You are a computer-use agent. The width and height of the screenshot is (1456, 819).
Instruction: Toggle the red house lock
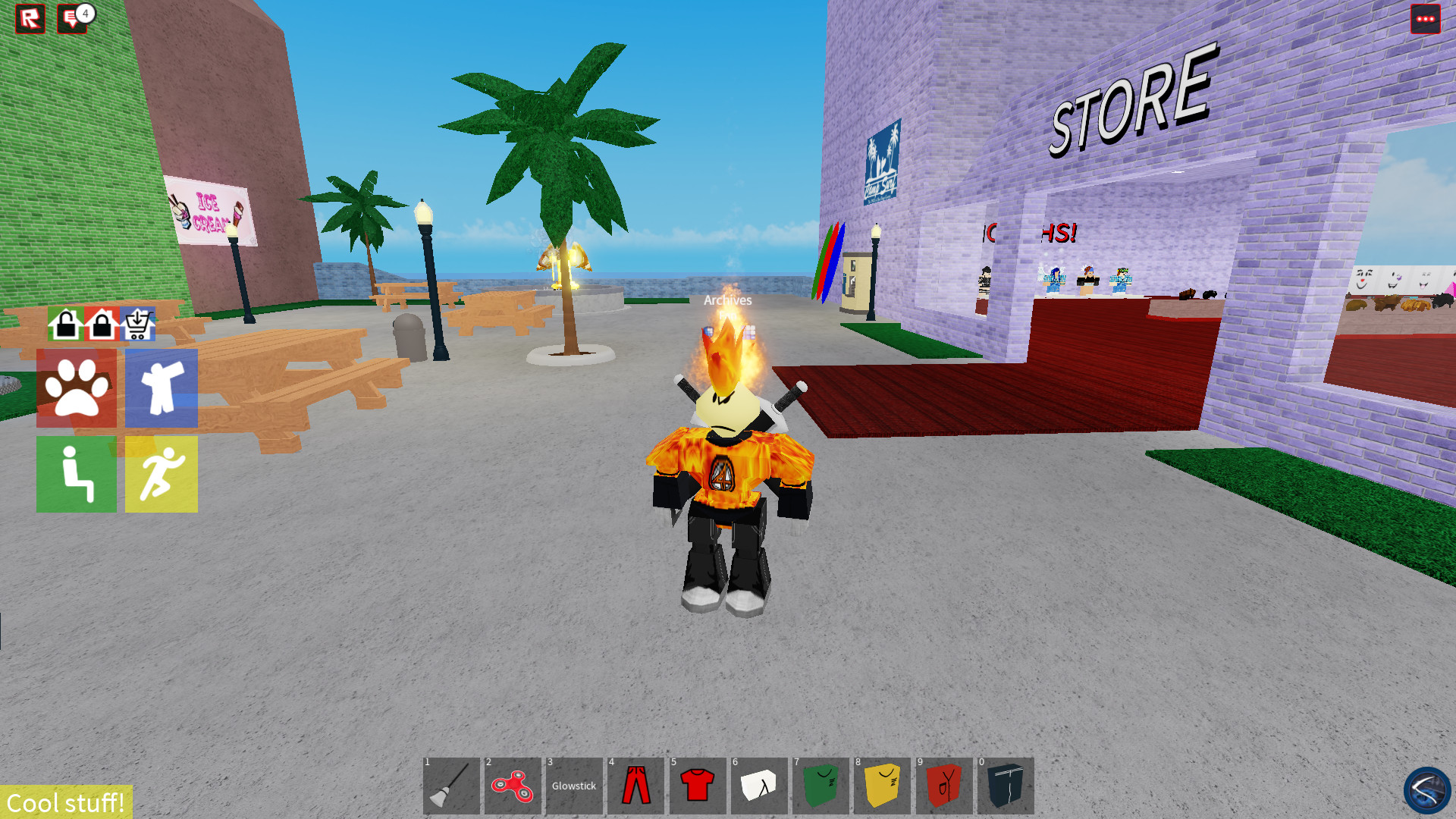(x=99, y=325)
